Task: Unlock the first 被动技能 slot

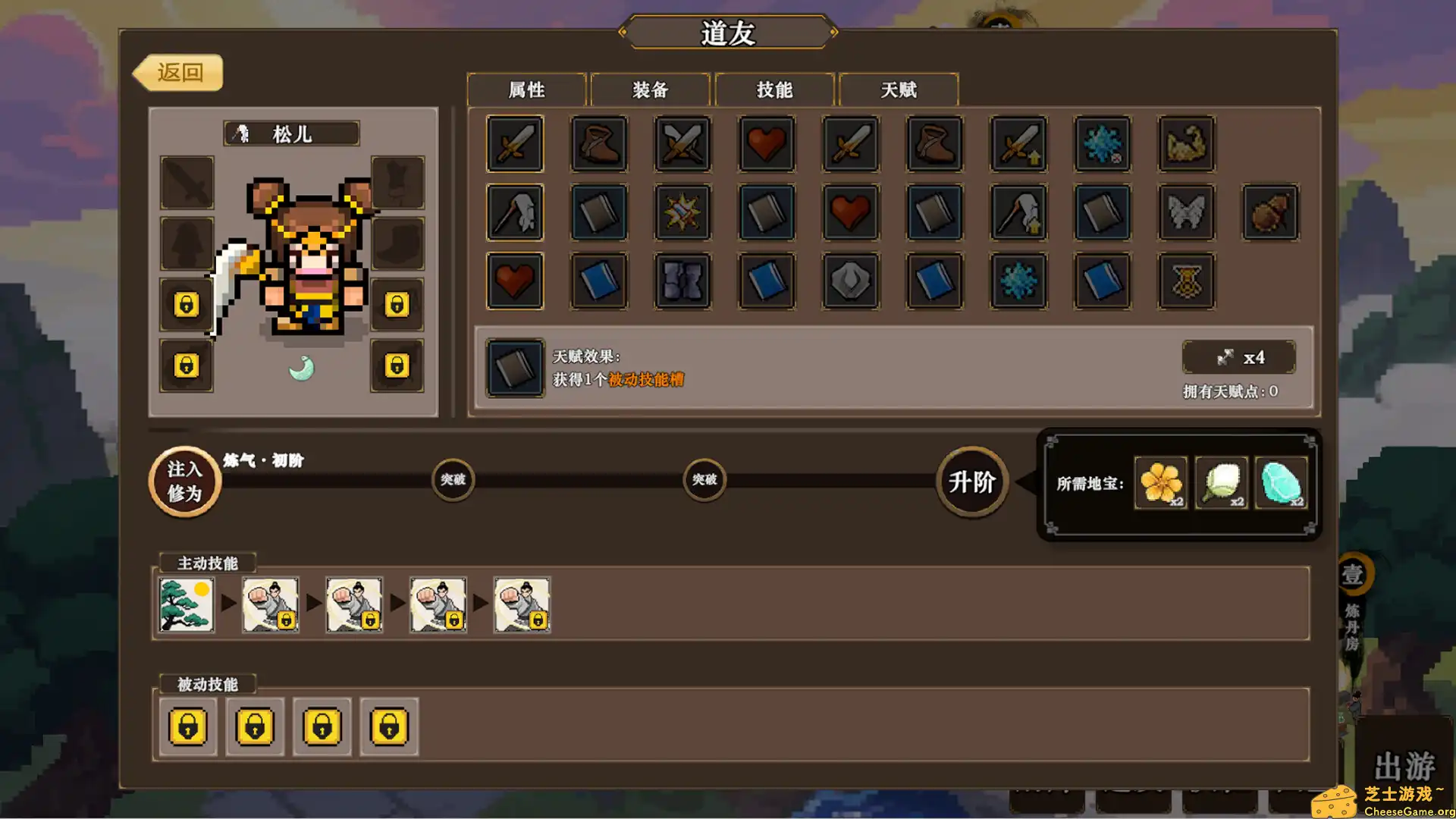Action: [x=187, y=726]
